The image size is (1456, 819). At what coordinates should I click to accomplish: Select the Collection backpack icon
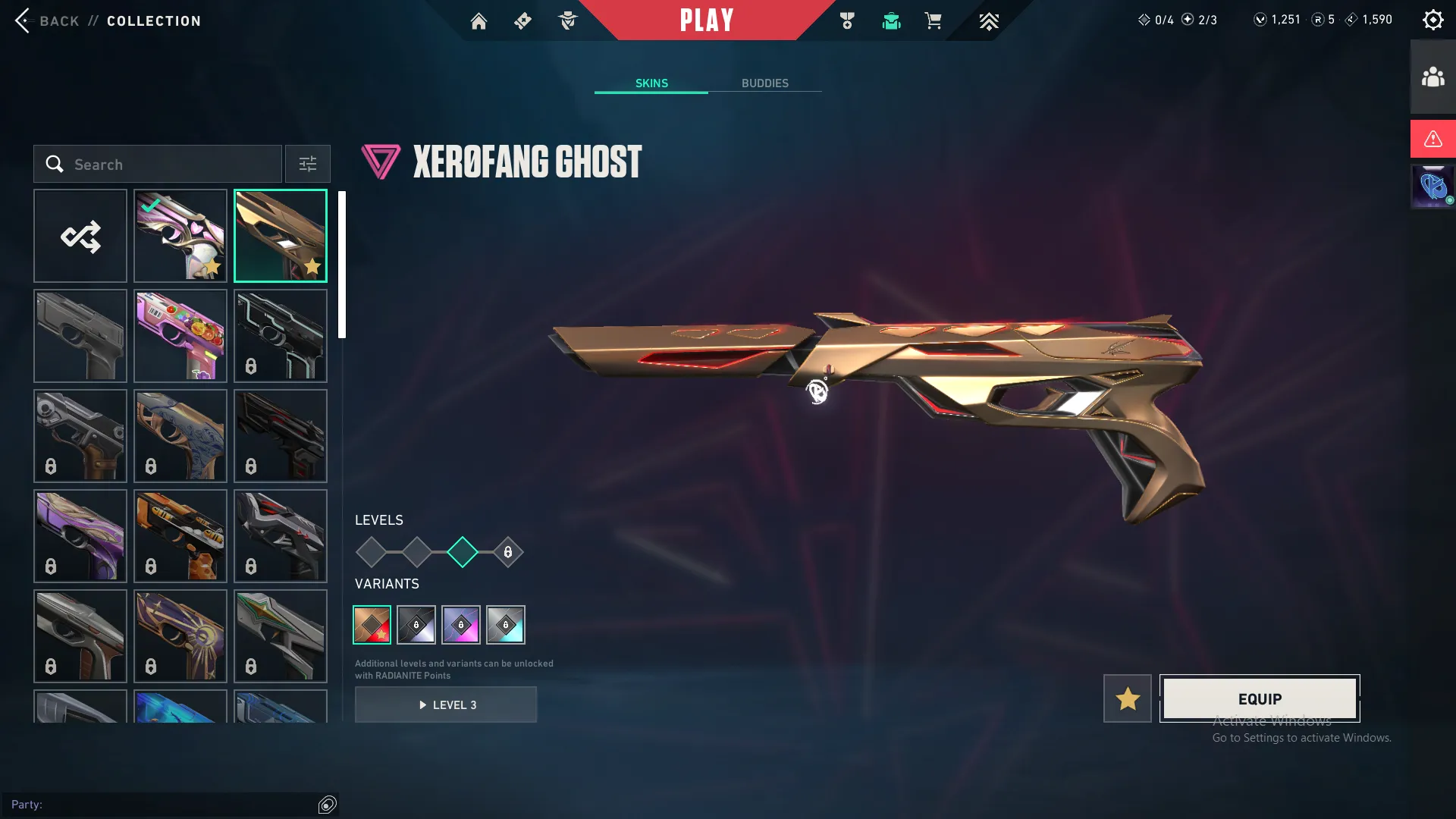[x=891, y=20]
